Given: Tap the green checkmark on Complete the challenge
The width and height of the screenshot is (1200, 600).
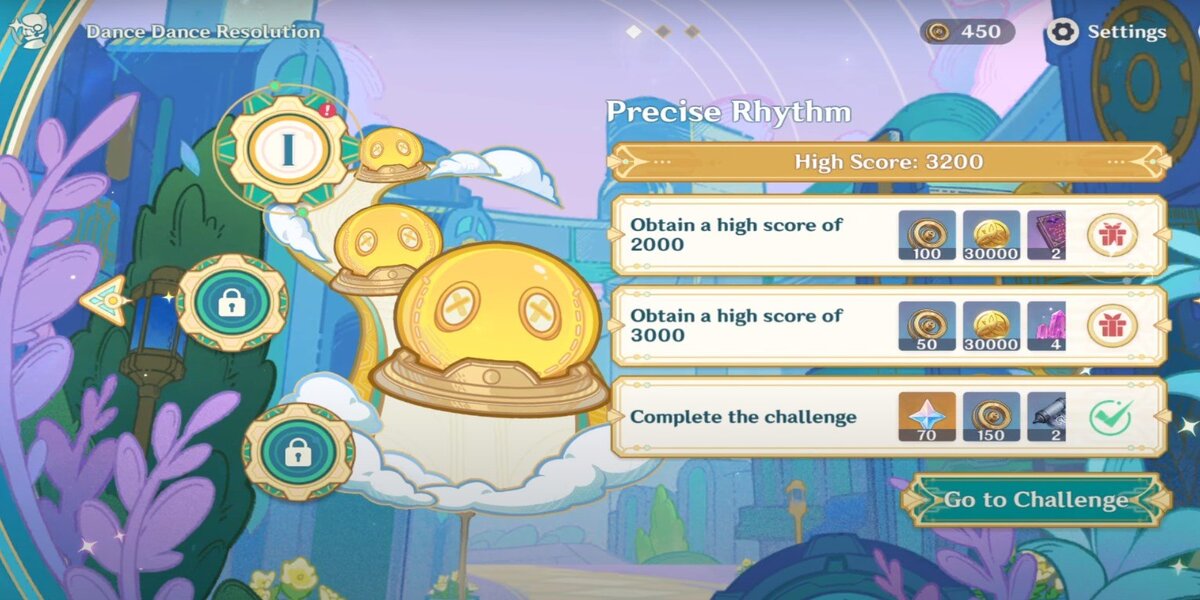Looking at the screenshot, I should click(x=1111, y=416).
